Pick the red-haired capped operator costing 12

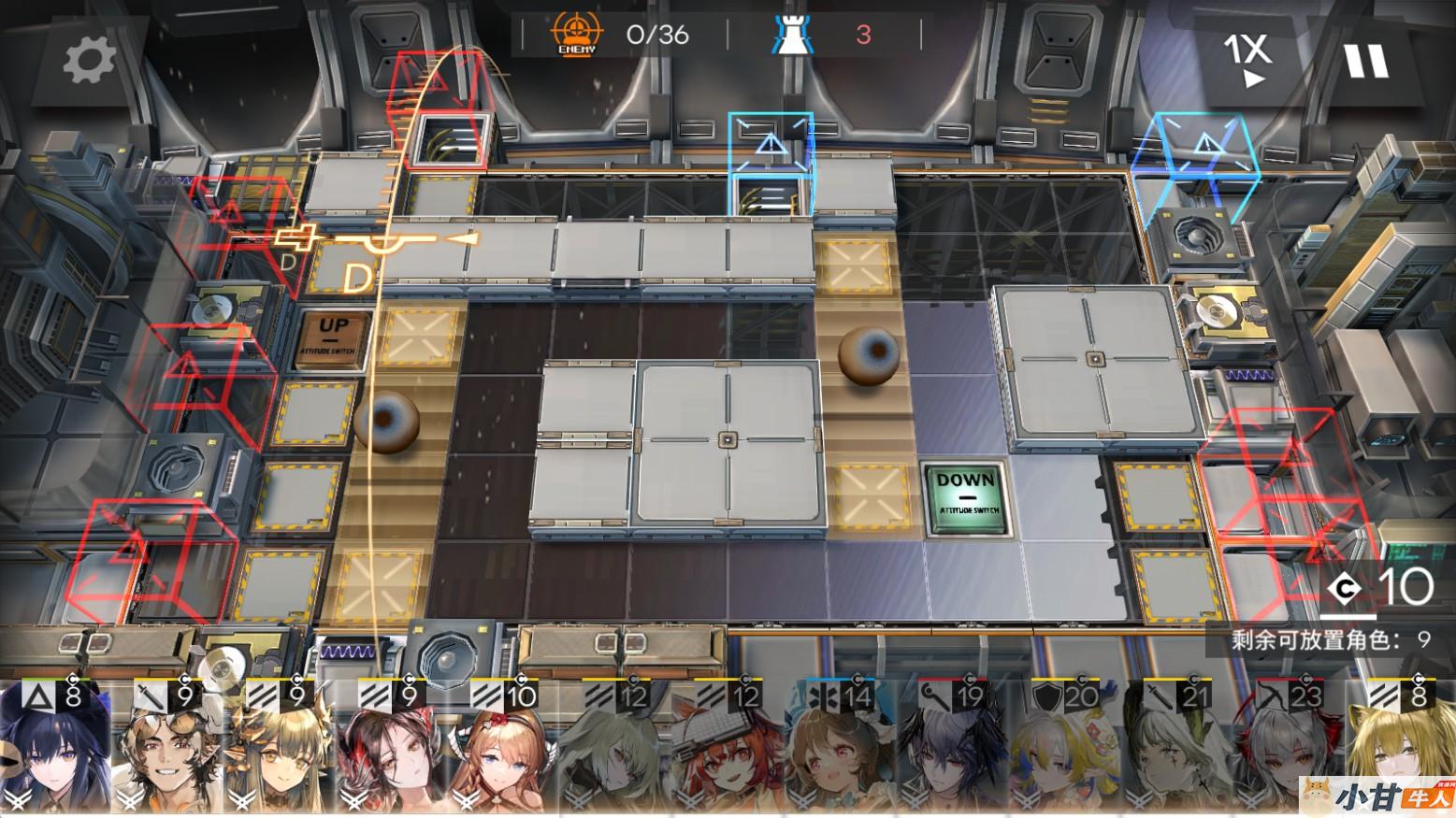click(728, 753)
